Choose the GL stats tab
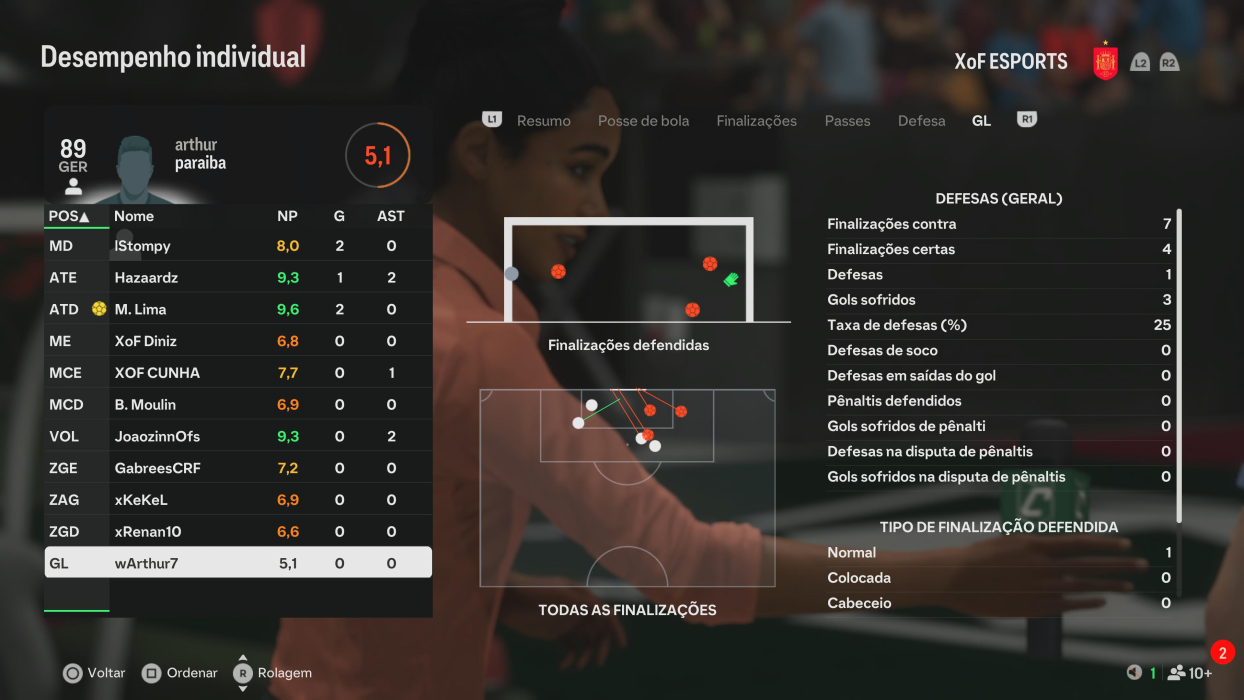 pos(981,121)
